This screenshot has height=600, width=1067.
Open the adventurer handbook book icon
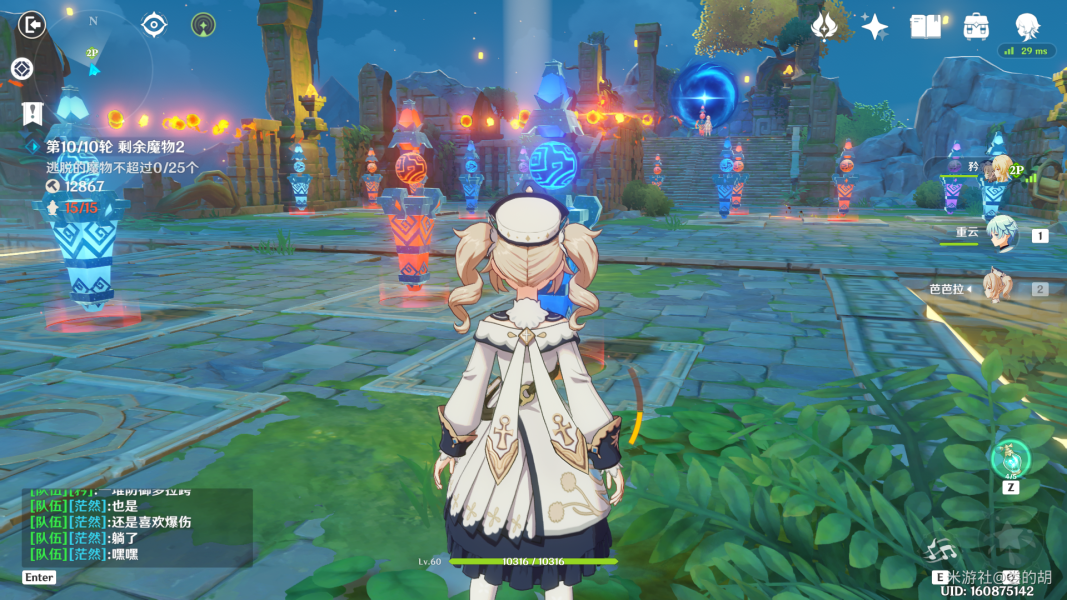tap(926, 26)
